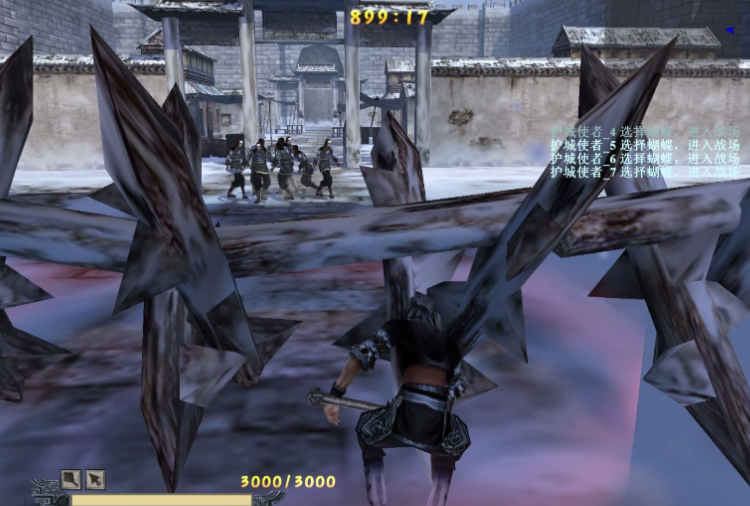Click the paddle-shaped icon above the health bar
This screenshot has height=506, width=750.
point(70,479)
